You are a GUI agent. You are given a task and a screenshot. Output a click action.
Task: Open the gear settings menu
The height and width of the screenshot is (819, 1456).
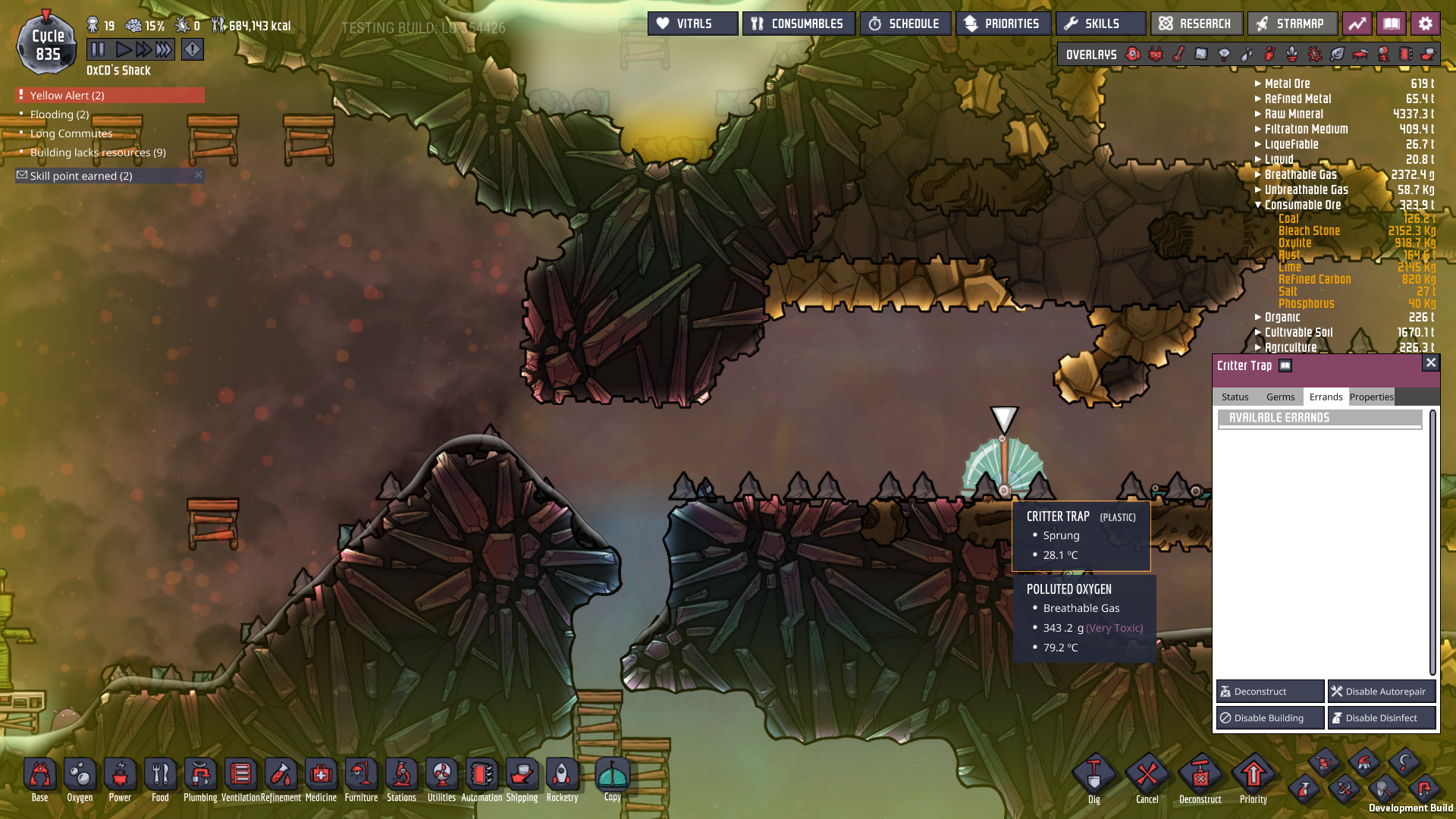tap(1425, 24)
